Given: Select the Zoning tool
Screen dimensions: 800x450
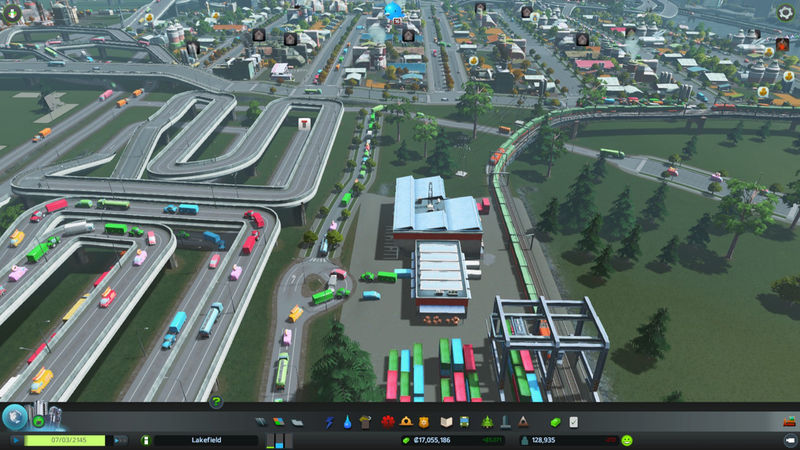Looking at the screenshot, I should (279, 421).
